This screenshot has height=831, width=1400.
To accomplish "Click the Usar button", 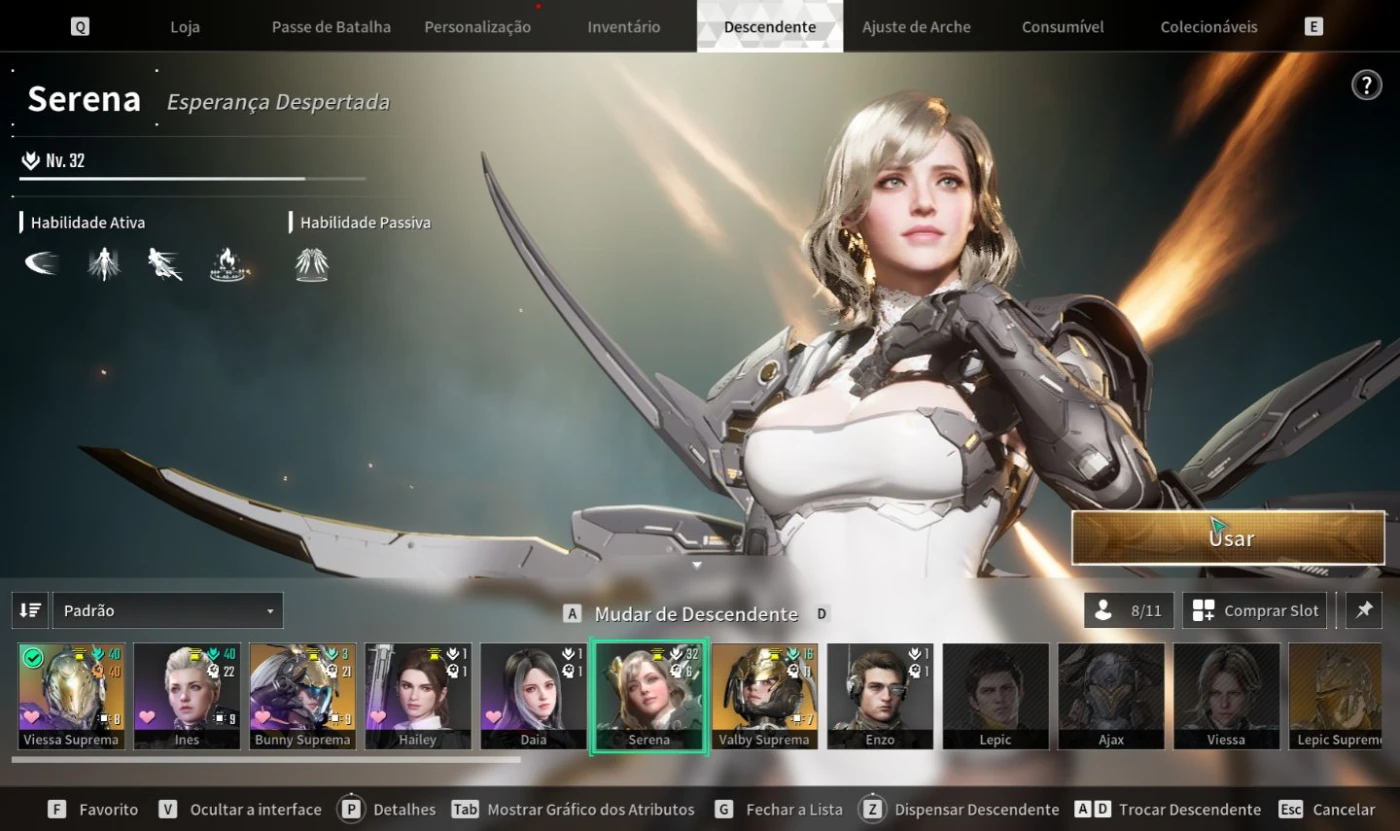I will (x=1229, y=538).
